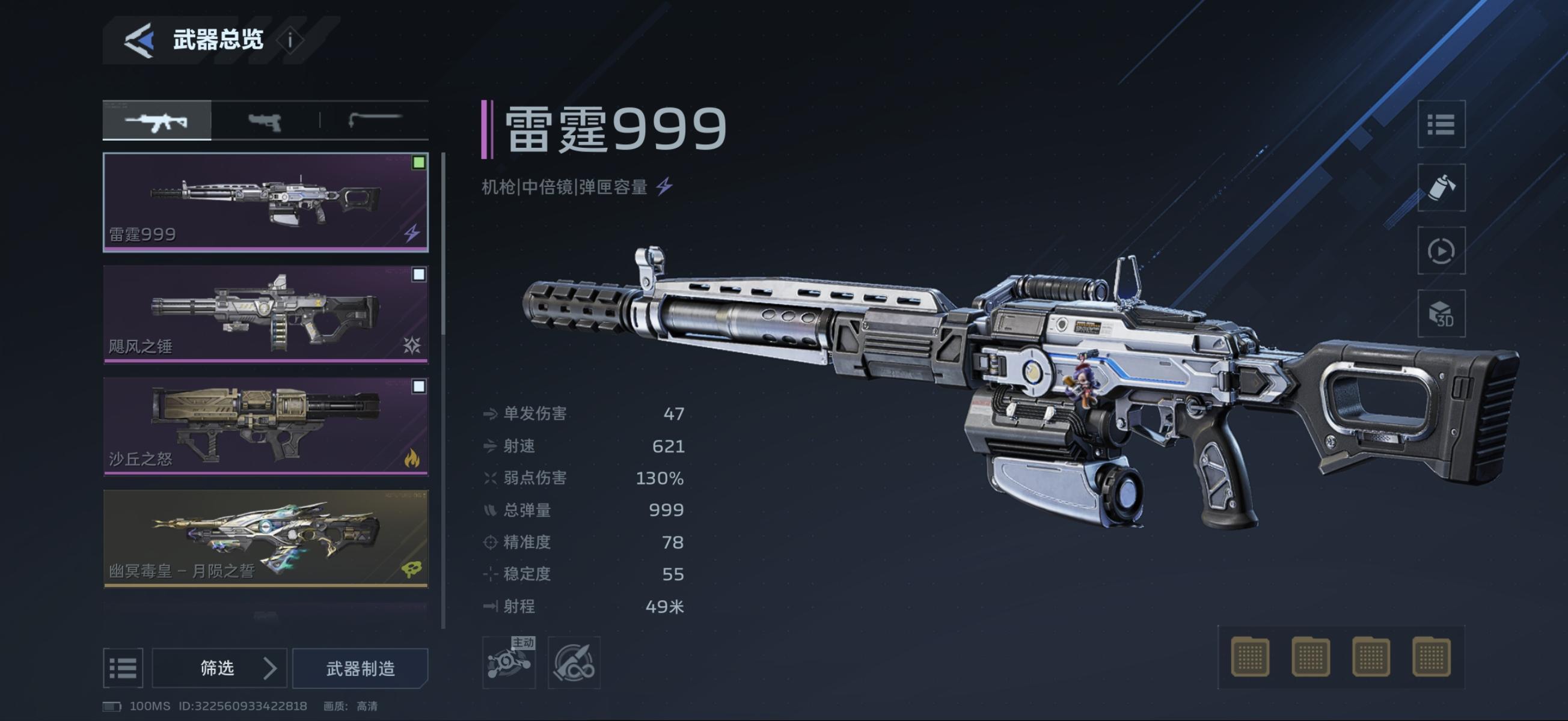
Task: Tick the checkbox on 沙丘之怒 card
Action: 419,386
